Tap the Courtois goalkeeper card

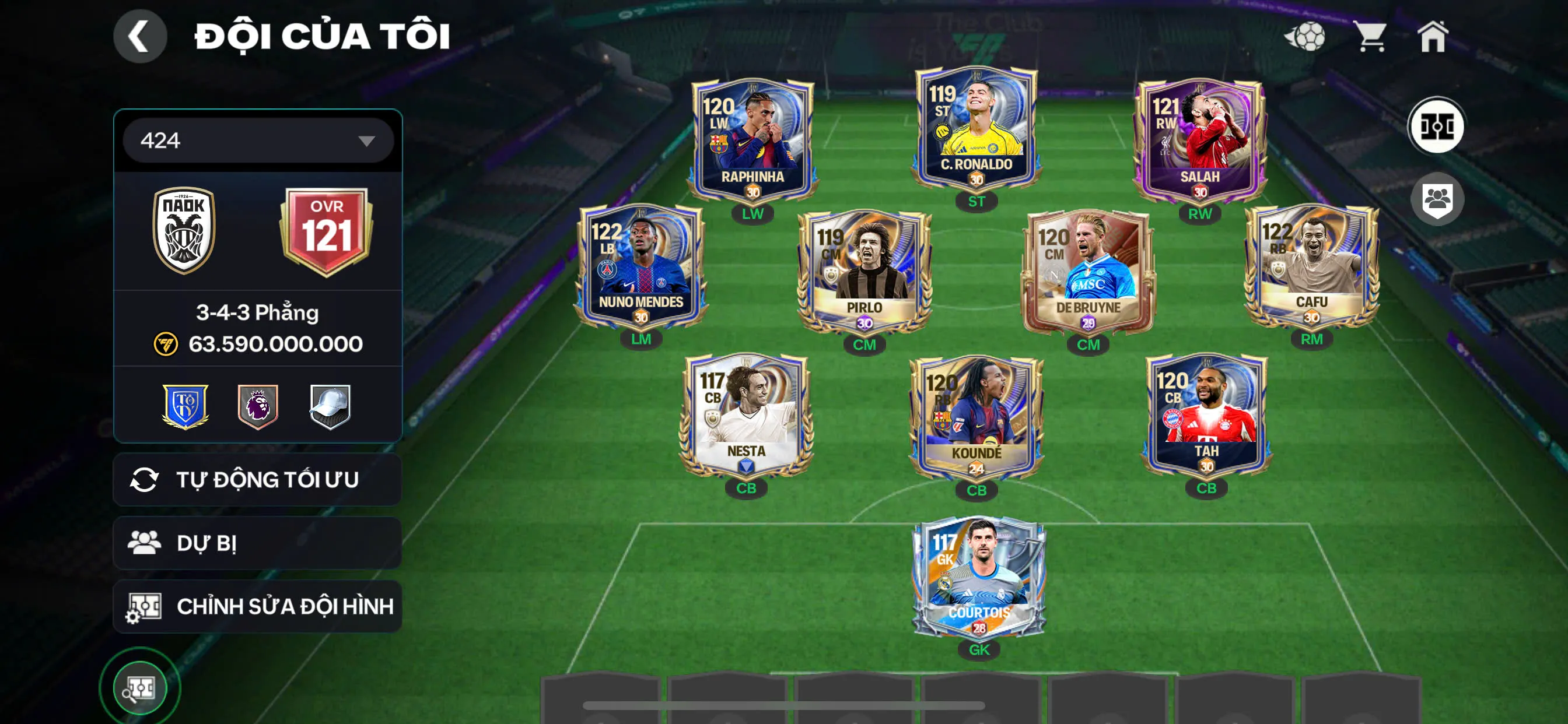coord(979,578)
